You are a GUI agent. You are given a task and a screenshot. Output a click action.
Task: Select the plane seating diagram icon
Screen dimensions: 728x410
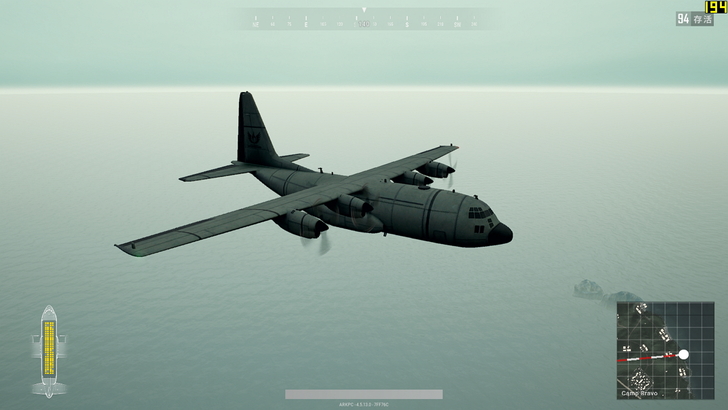48,350
